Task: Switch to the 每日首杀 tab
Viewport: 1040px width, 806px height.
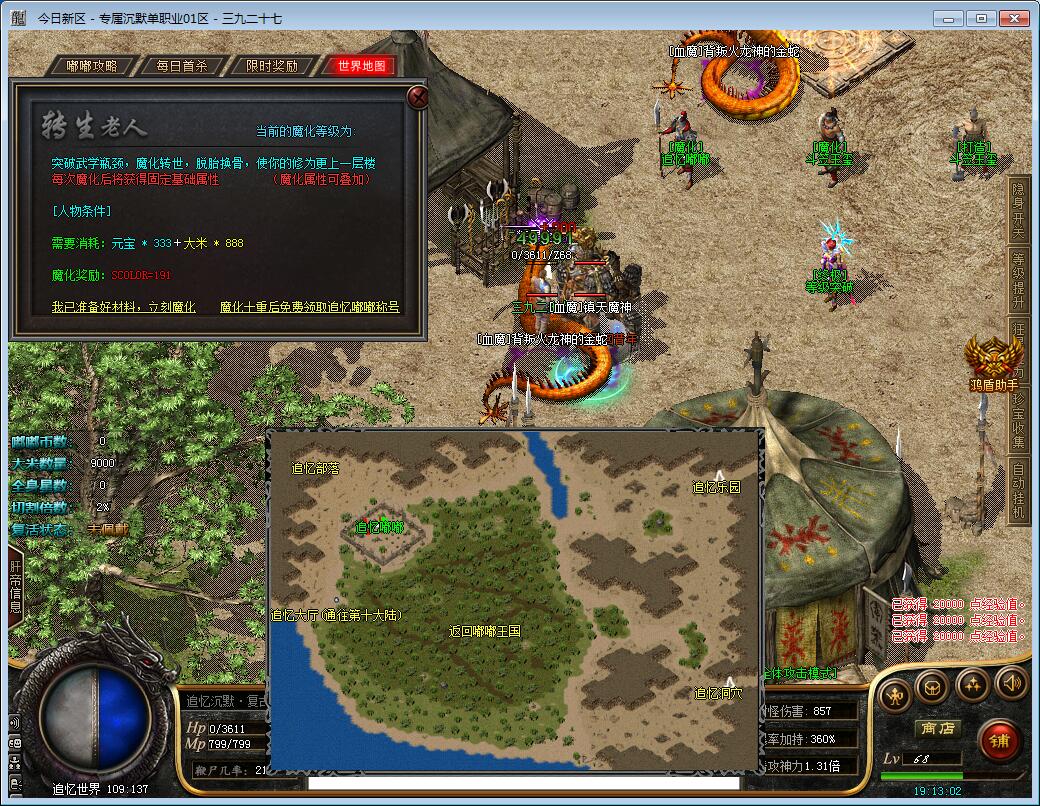Action: click(x=182, y=66)
